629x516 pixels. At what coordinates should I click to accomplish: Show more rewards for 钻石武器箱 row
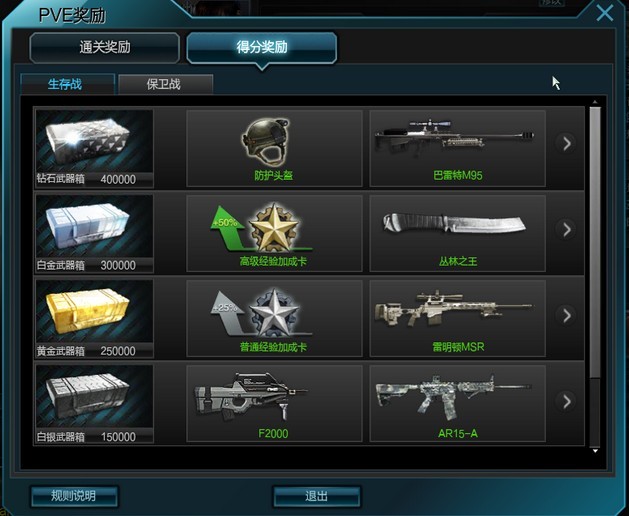pyautogui.click(x=567, y=144)
